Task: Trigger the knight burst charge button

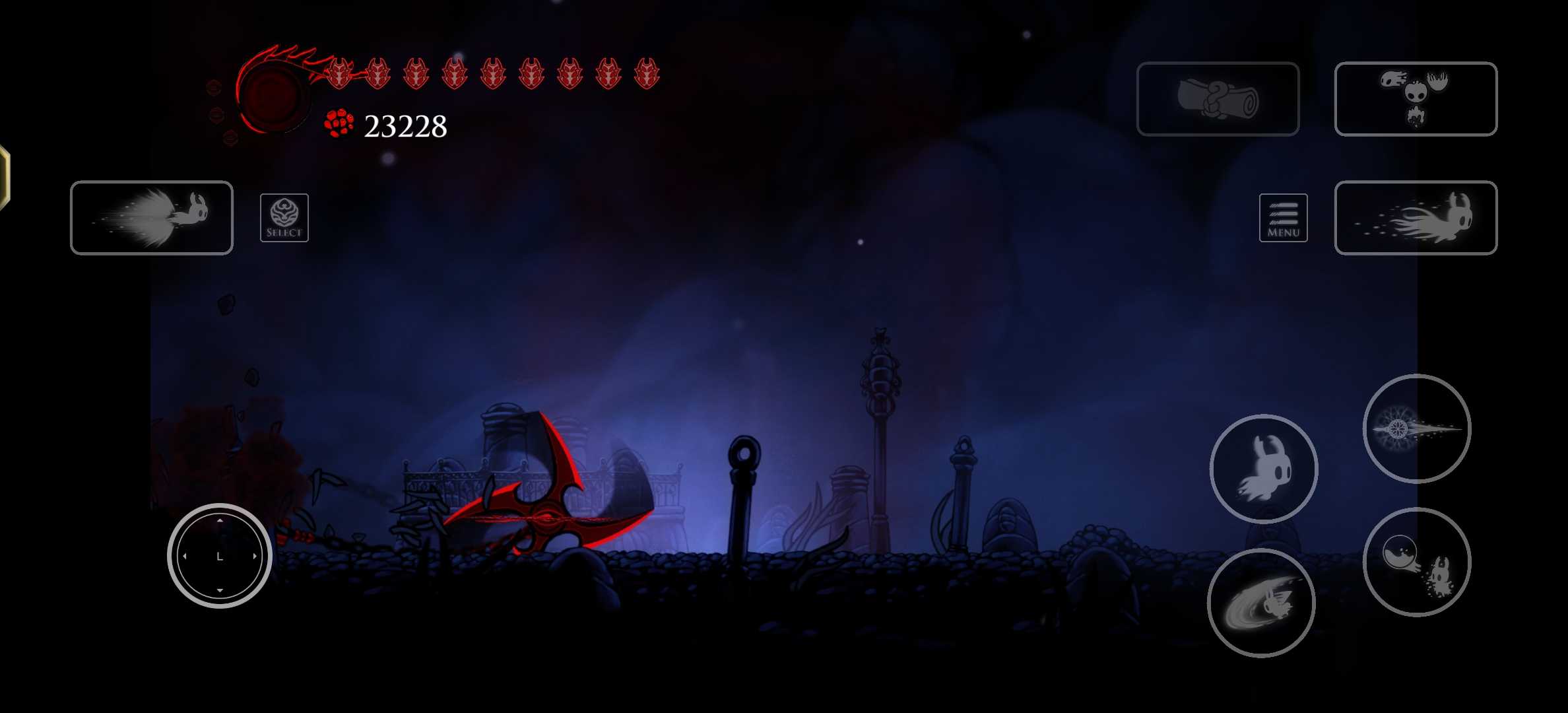Action: pos(152,218)
